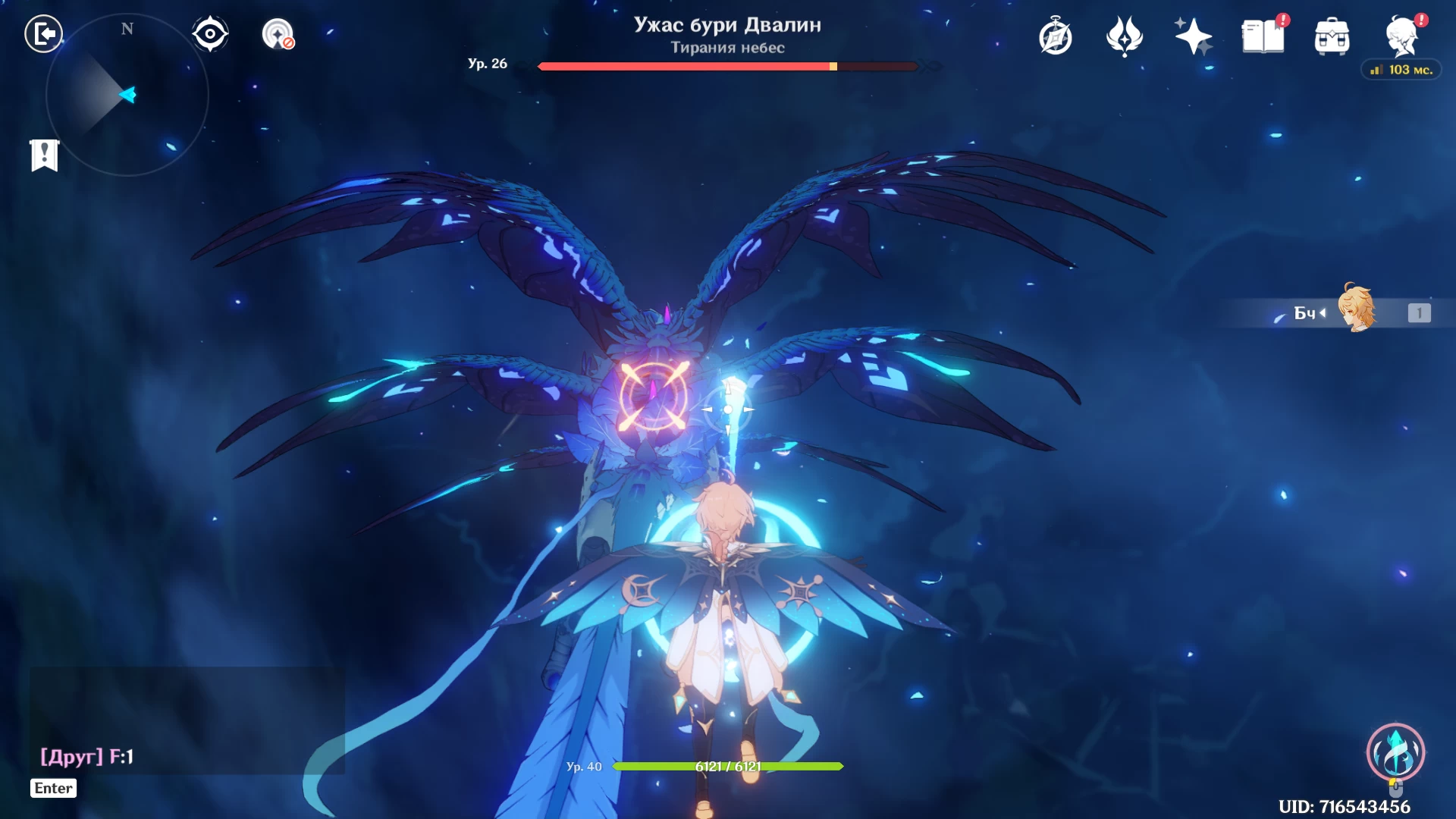Open the compass events icon
This screenshot has width=1456, height=819.
1055,37
